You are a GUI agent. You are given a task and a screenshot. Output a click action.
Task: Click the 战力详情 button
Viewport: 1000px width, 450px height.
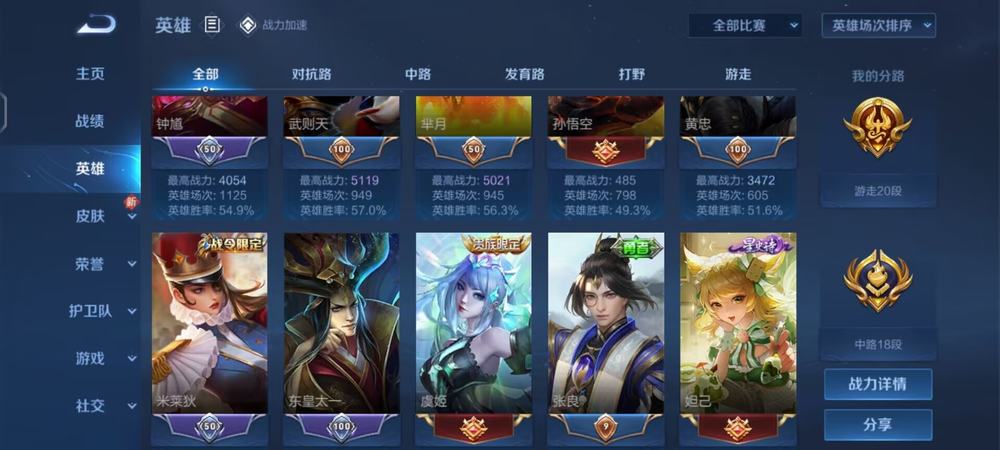(x=877, y=384)
